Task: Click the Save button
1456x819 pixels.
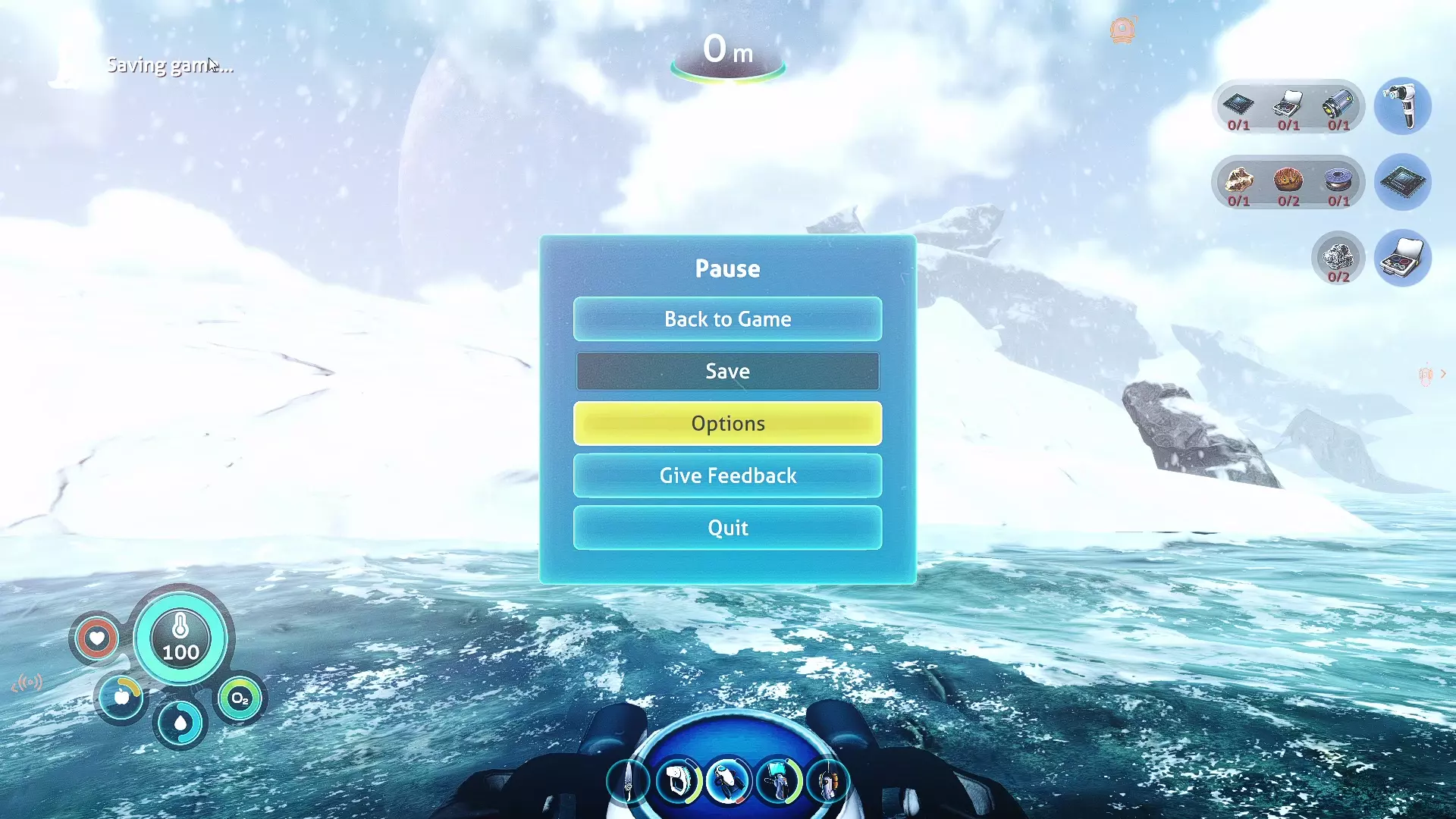Action: [727, 372]
